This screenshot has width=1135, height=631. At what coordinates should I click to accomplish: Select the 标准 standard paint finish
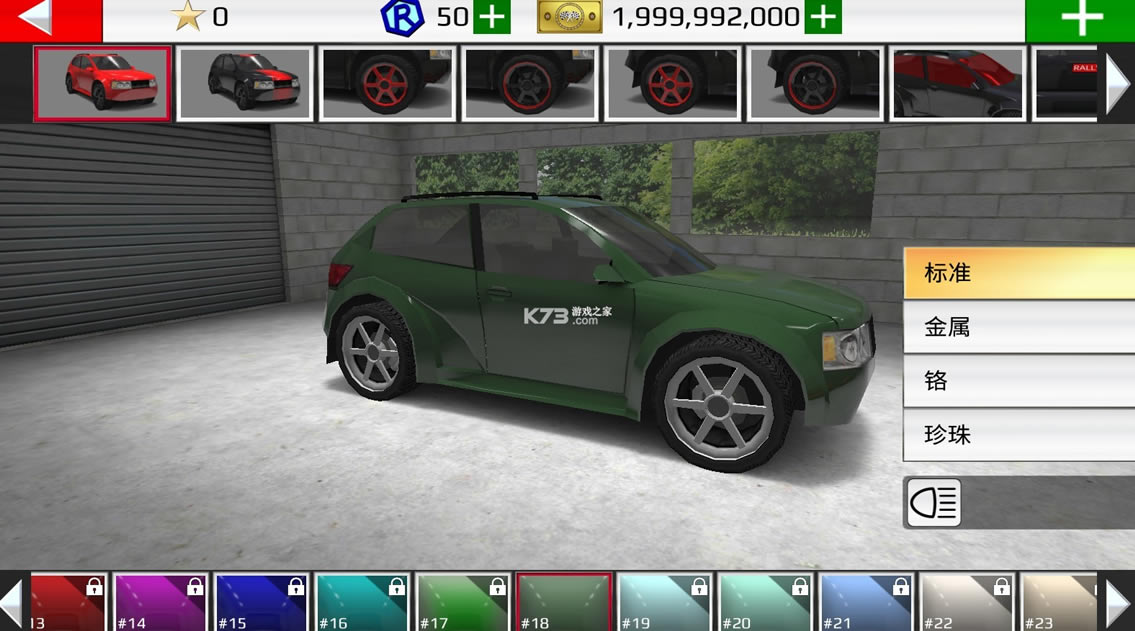pyautogui.click(x=1018, y=273)
